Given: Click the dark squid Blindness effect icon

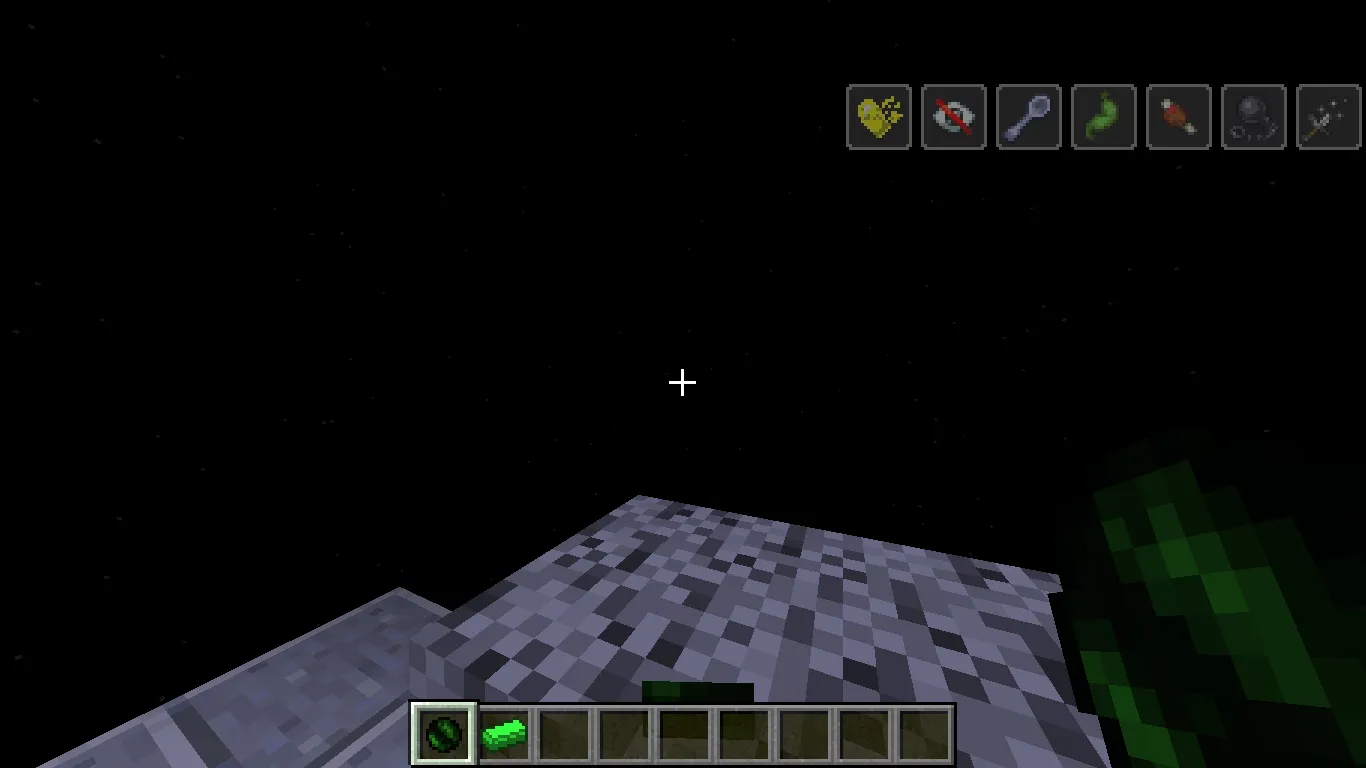Looking at the screenshot, I should tap(1253, 117).
